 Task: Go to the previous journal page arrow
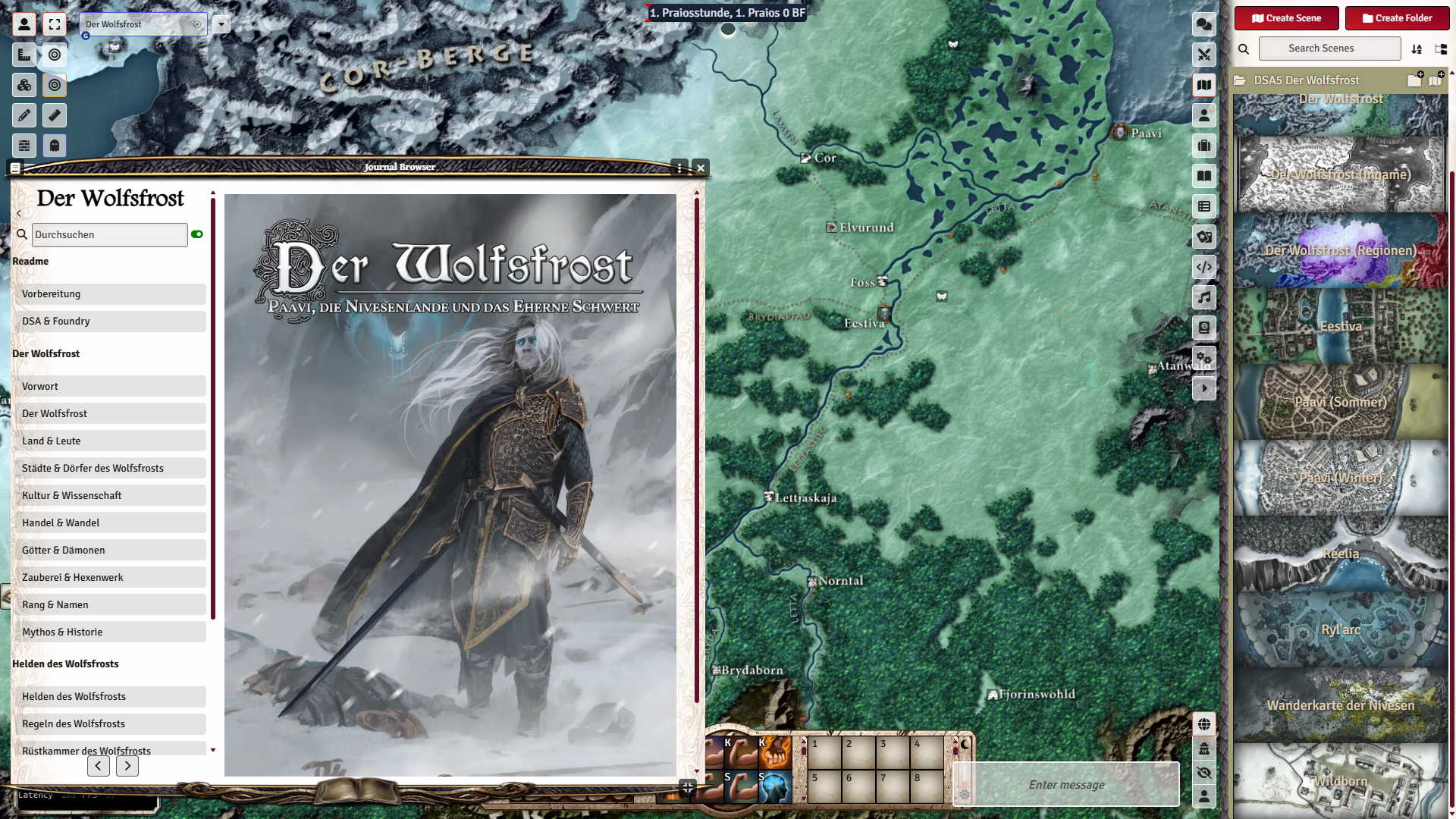click(99, 766)
